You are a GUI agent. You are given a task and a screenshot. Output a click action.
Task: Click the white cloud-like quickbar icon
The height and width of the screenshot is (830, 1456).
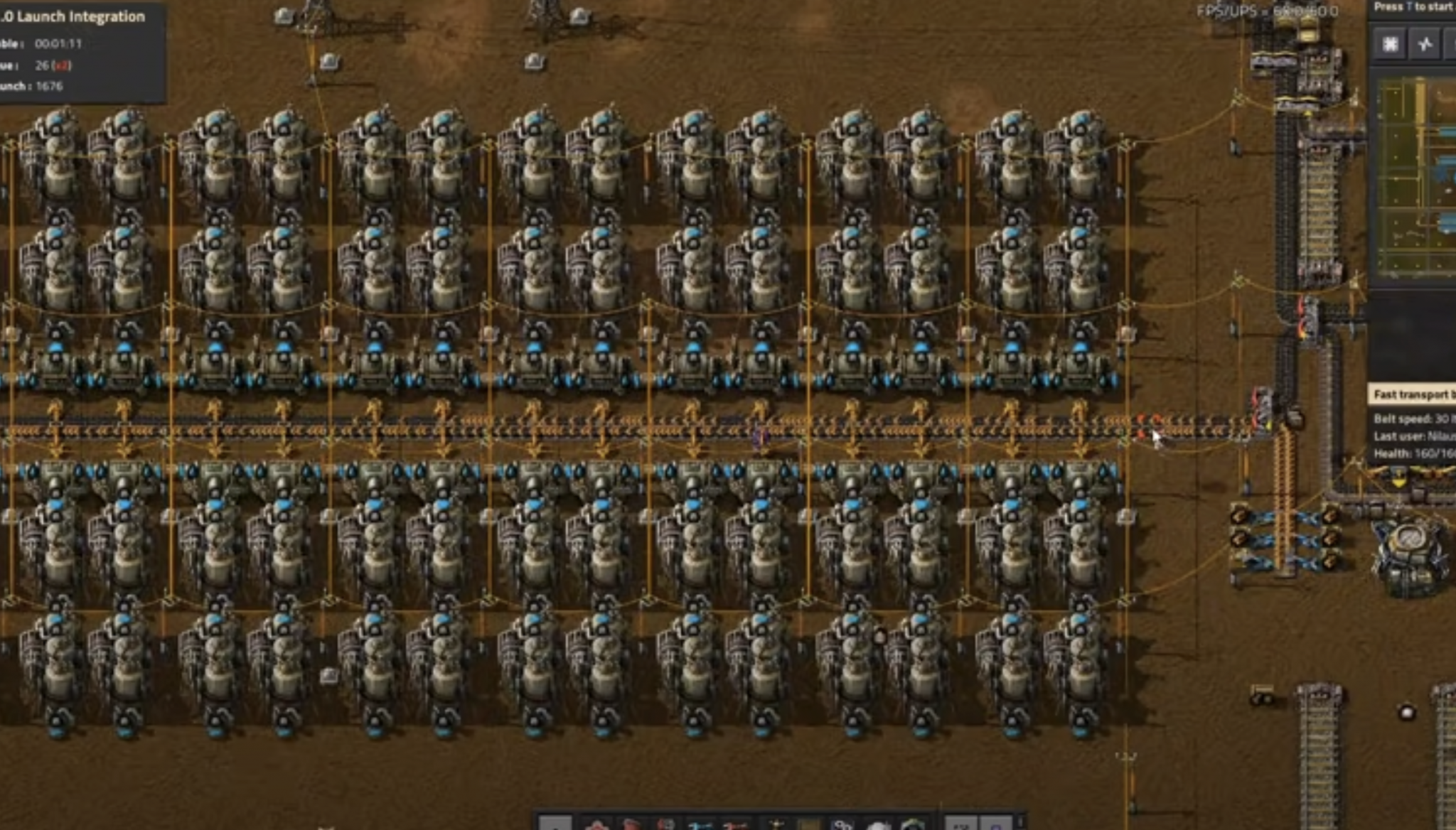point(878,824)
